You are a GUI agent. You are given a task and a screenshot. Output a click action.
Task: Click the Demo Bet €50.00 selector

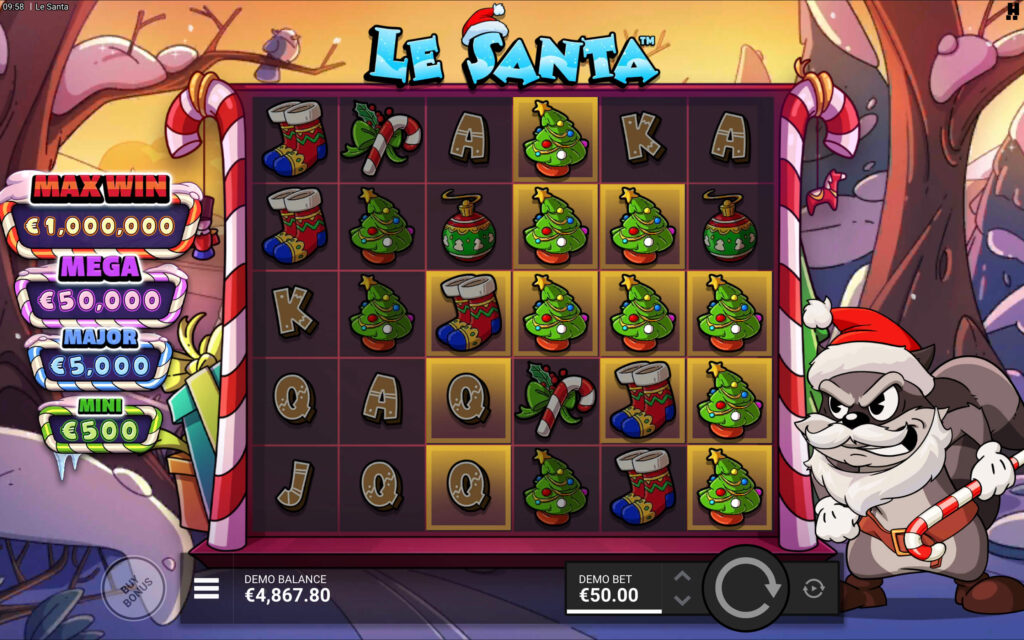point(613,588)
